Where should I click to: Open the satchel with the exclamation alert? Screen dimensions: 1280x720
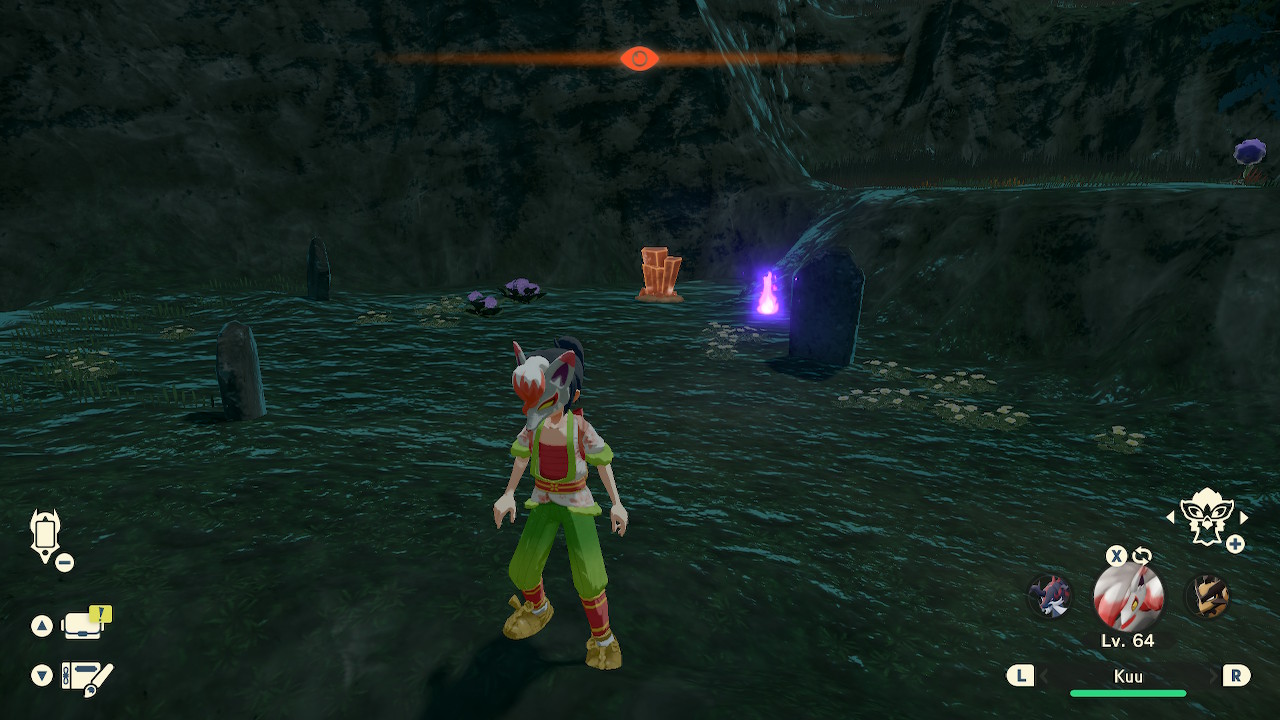(85, 624)
